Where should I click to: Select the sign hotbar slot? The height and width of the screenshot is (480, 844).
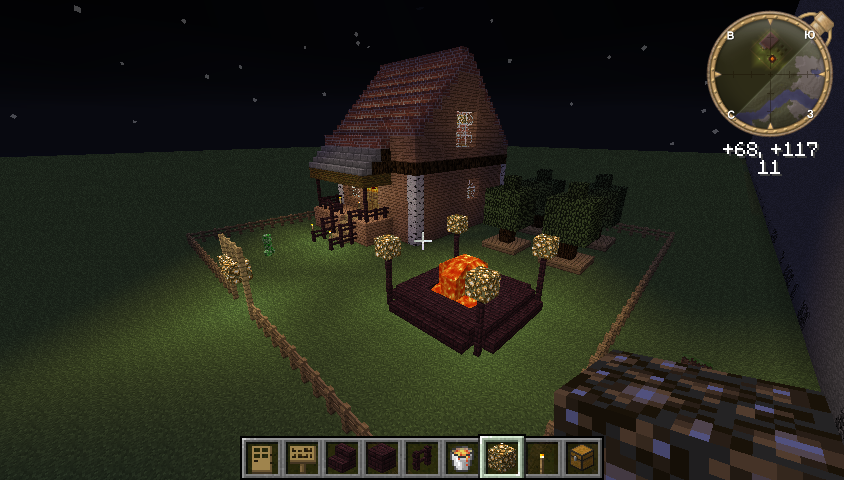302,458
